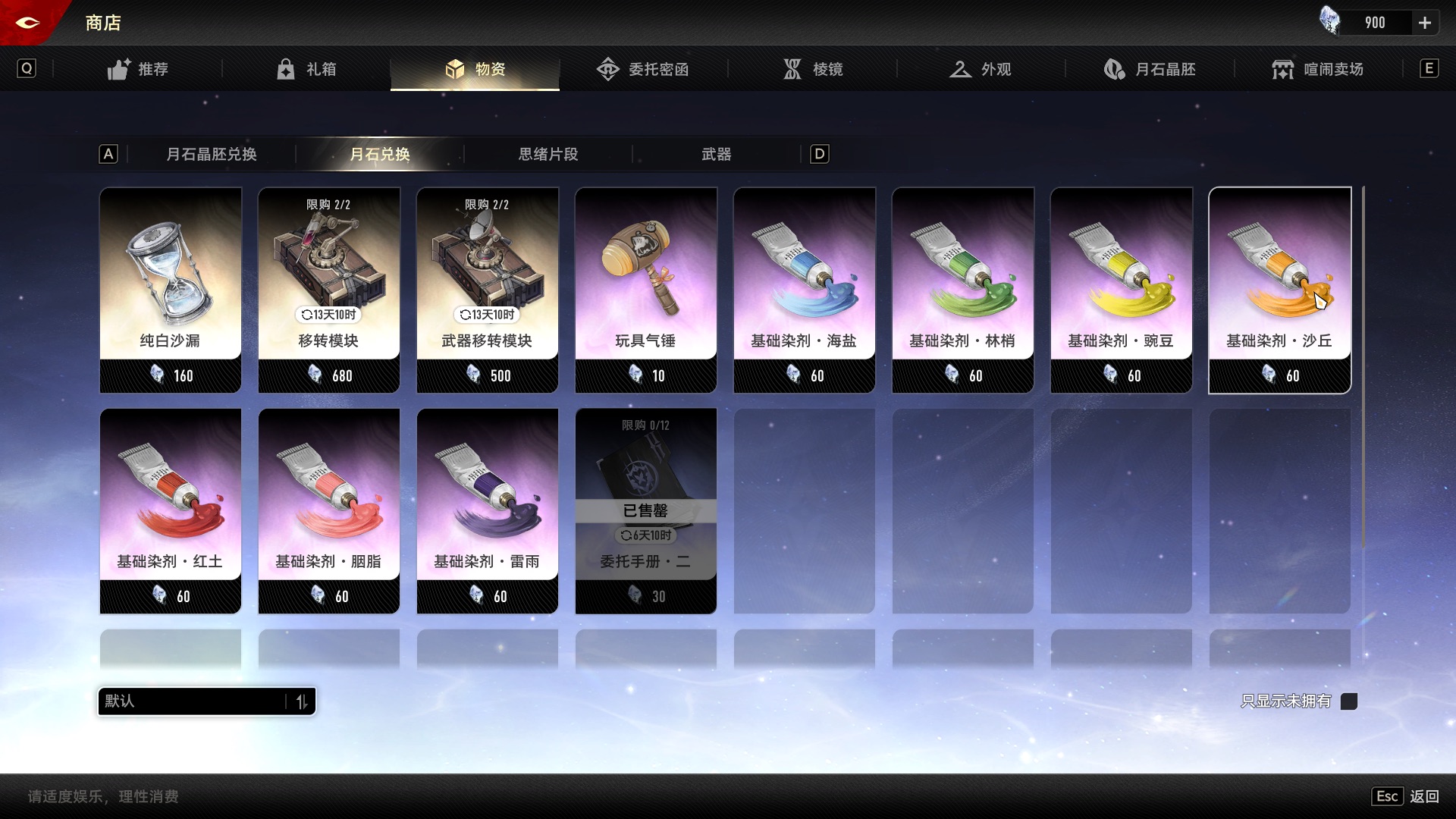The height and width of the screenshot is (819, 1456).
Task: Select the 玩具气锤 hammer item
Action: [646, 290]
